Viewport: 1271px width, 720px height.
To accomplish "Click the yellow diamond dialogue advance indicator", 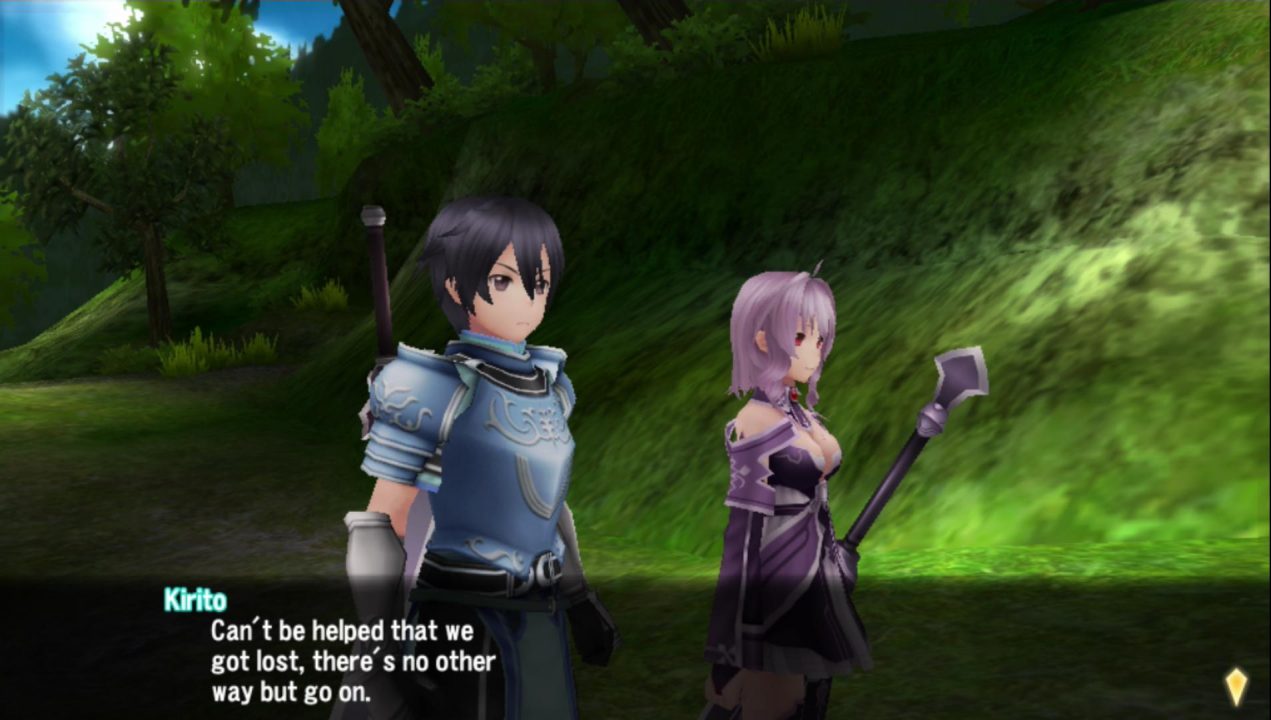I will (x=1236, y=686).
